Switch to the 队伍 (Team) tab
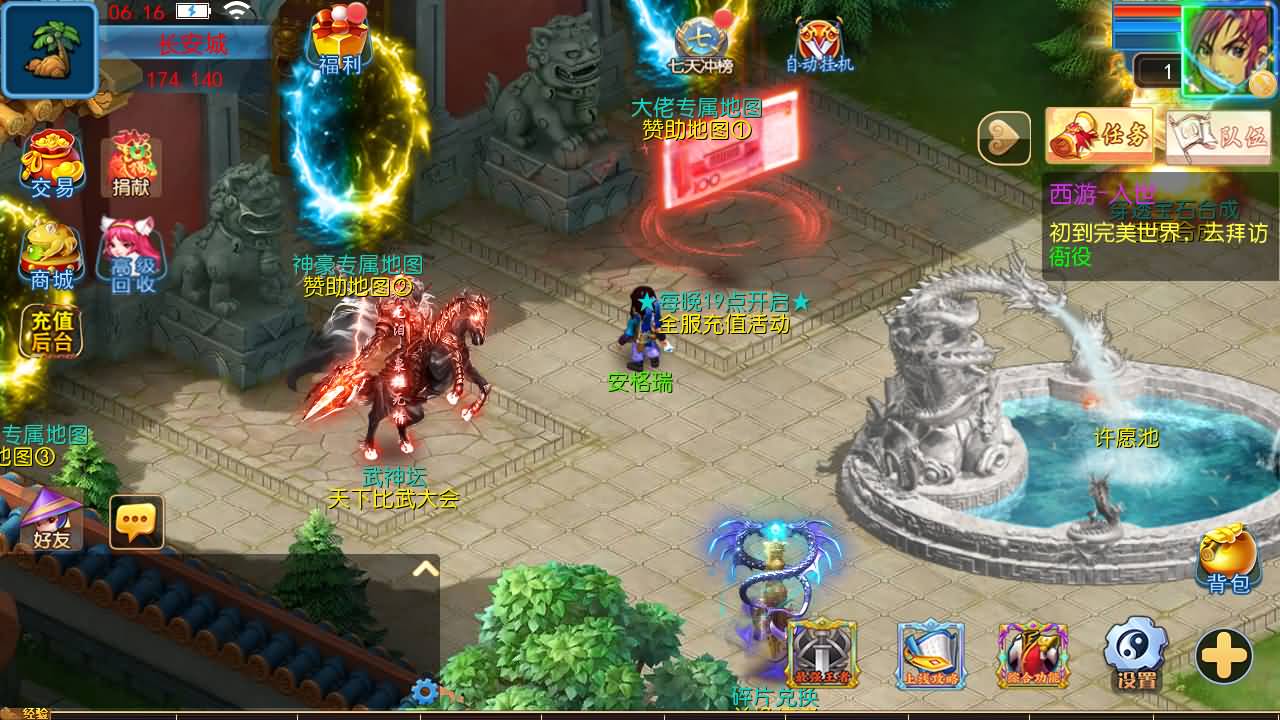The height and width of the screenshot is (720, 1280). [x=1221, y=135]
